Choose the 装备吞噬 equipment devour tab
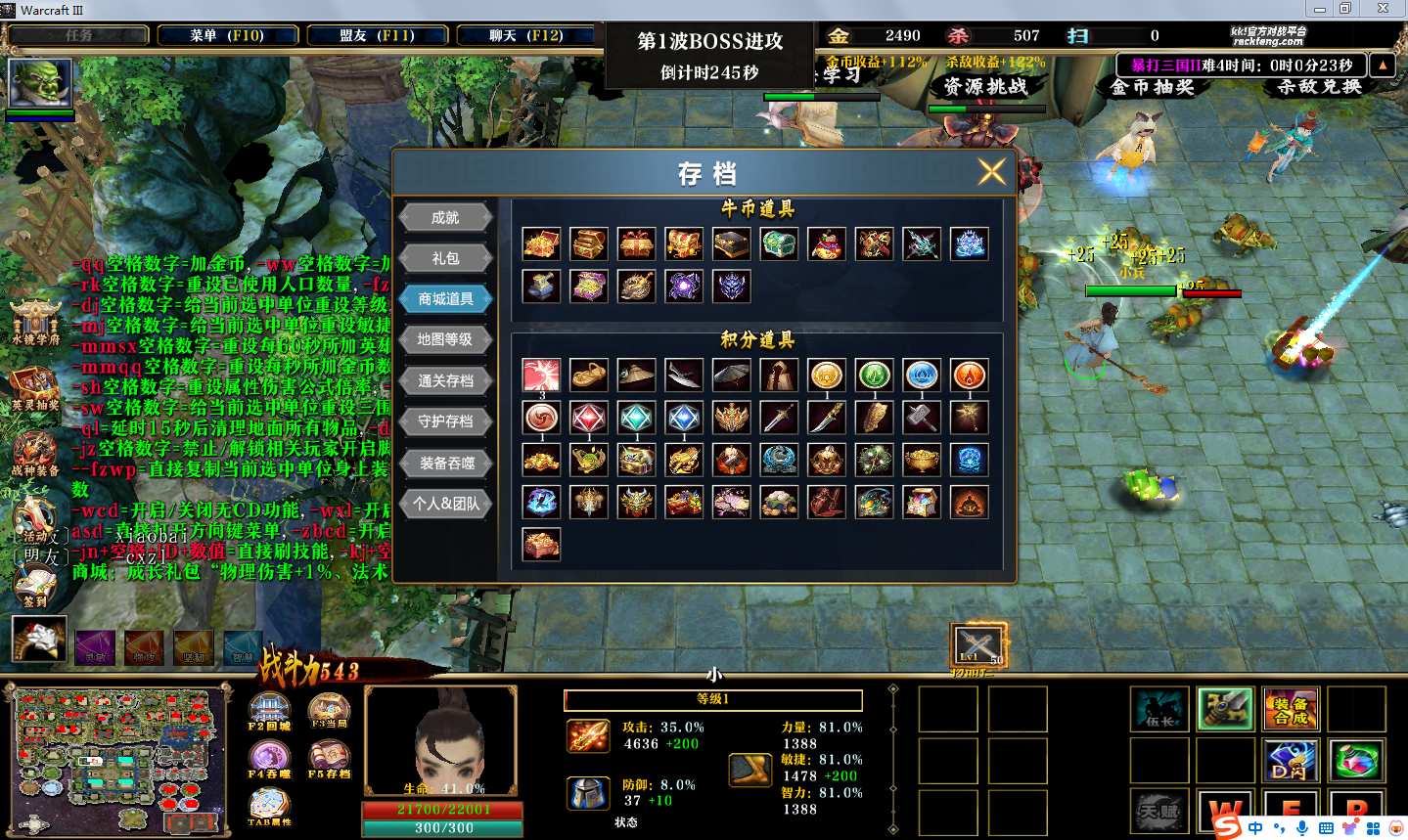Screen dimensions: 1408x840 (x=445, y=463)
